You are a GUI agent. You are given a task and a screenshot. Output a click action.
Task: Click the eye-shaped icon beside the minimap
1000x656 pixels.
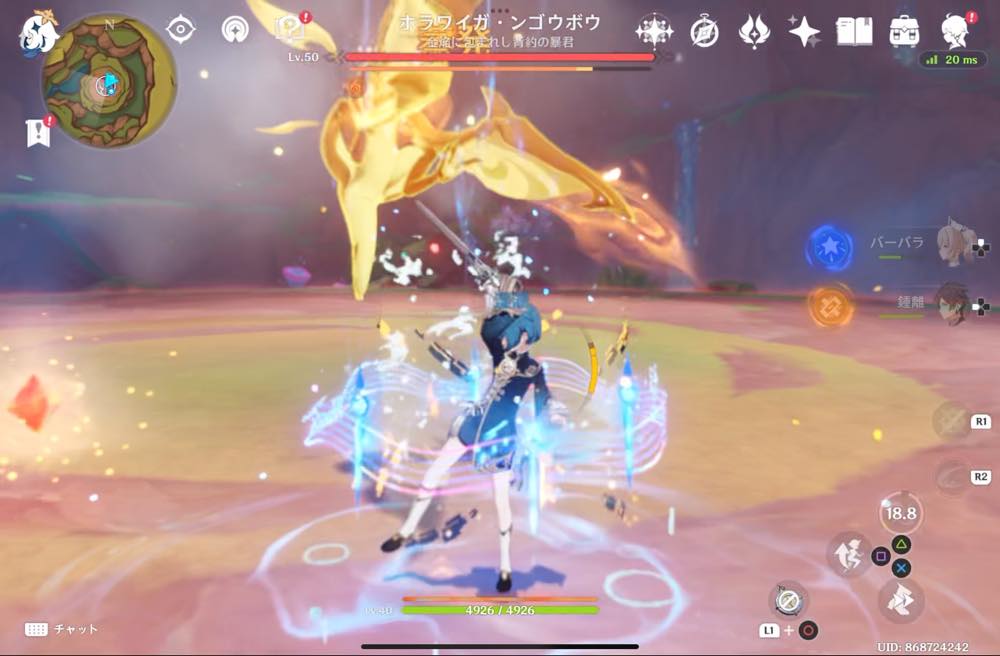tap(180, 29)
